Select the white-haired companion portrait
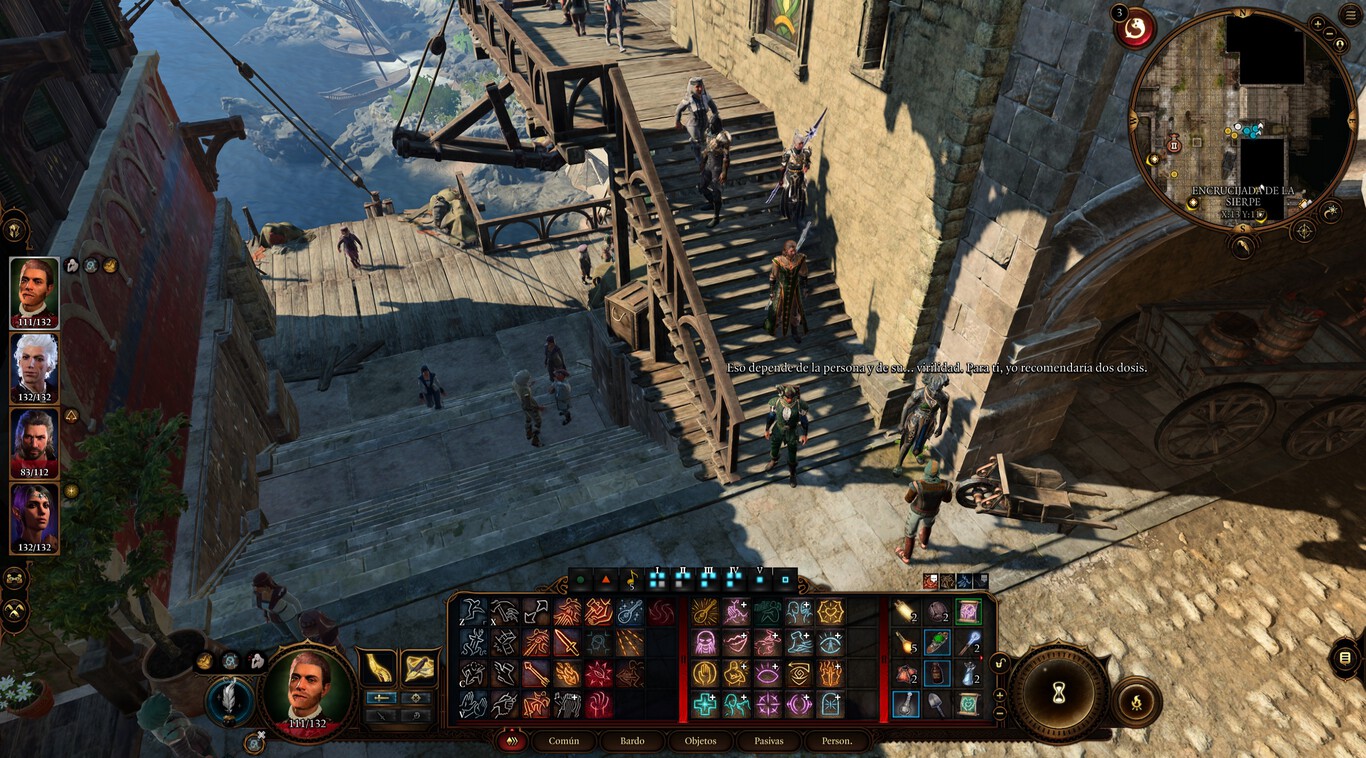This screenshot has width=1366, height=758. coord(34,365)
